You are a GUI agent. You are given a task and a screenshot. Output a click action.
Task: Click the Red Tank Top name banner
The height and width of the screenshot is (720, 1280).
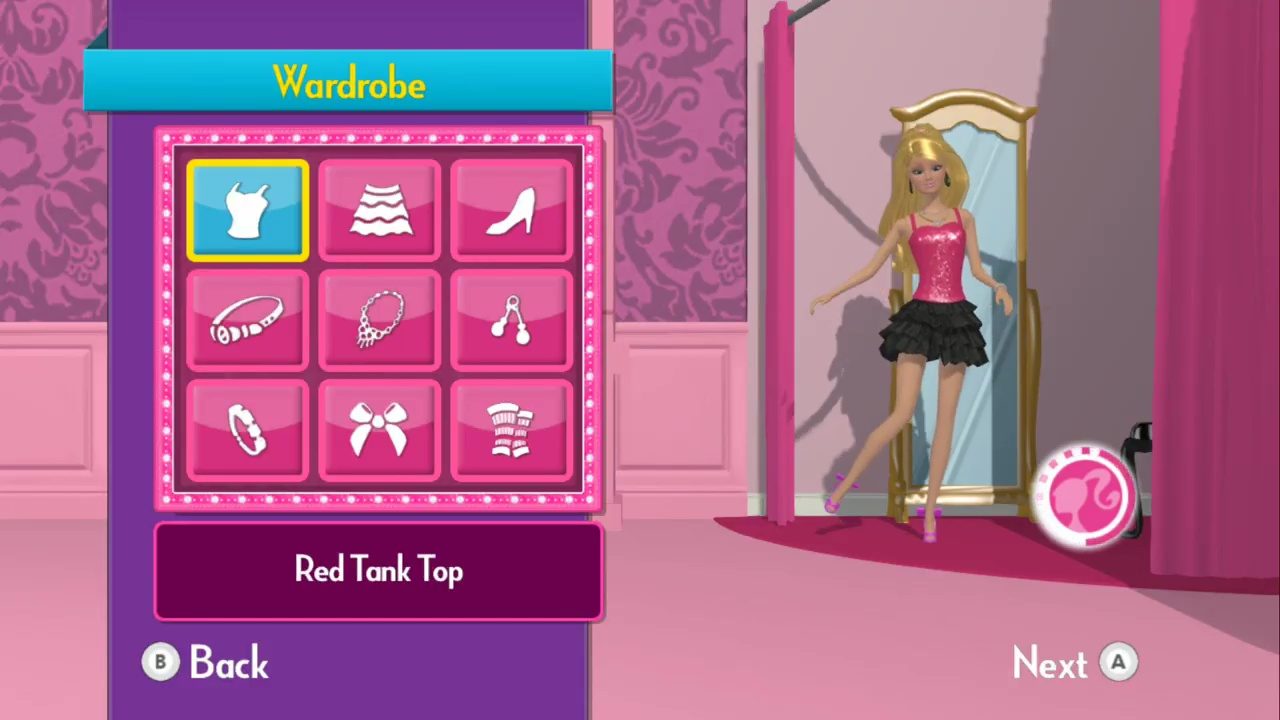[x=378, y=570]
